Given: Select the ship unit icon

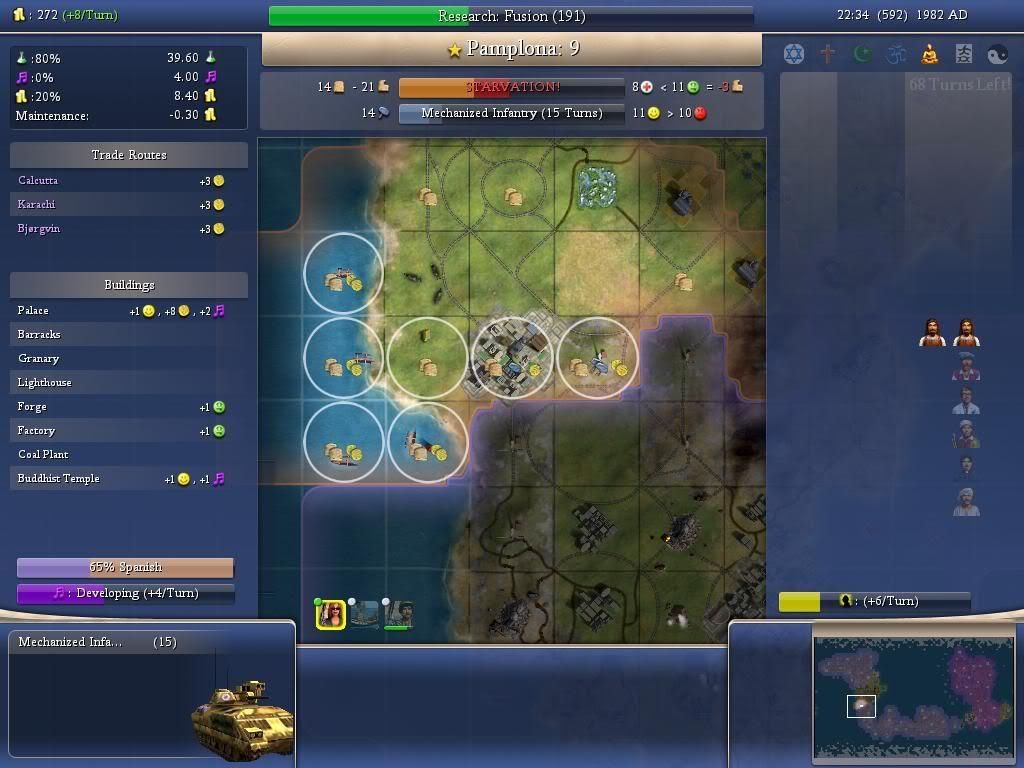Looking at the screenshot, I should tap(365, 613).
